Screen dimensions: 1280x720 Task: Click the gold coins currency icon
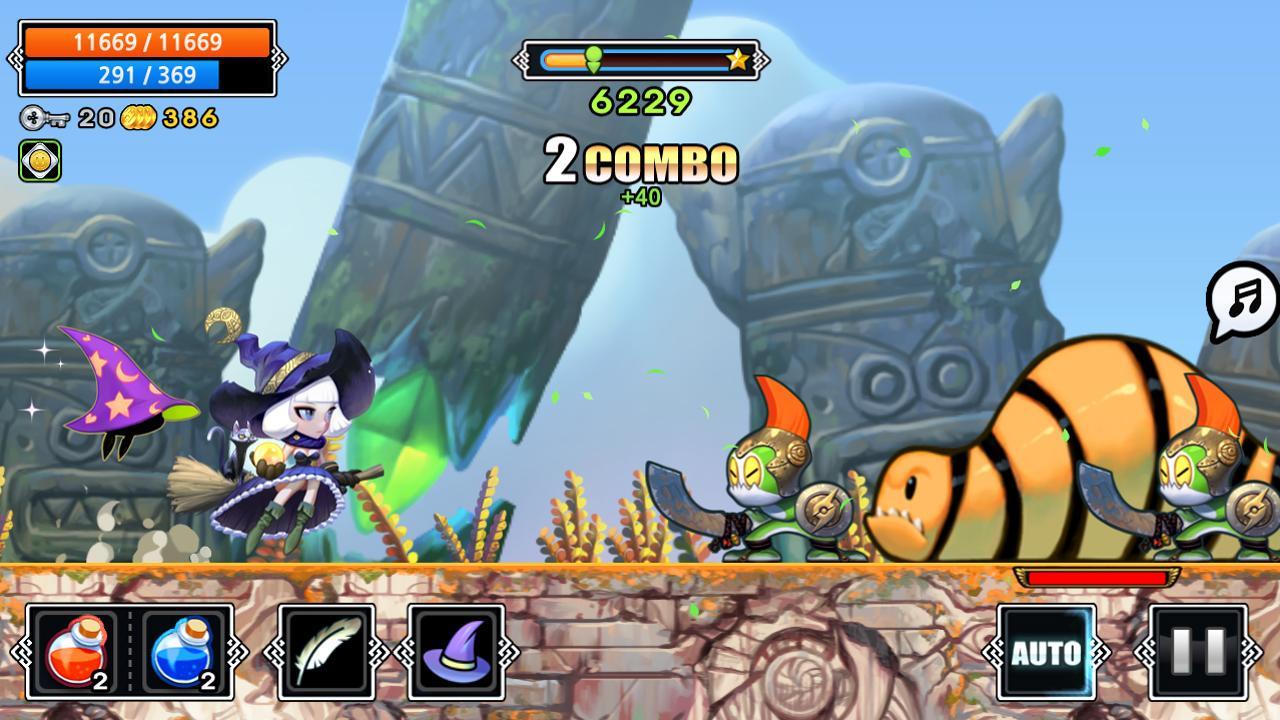140,117
